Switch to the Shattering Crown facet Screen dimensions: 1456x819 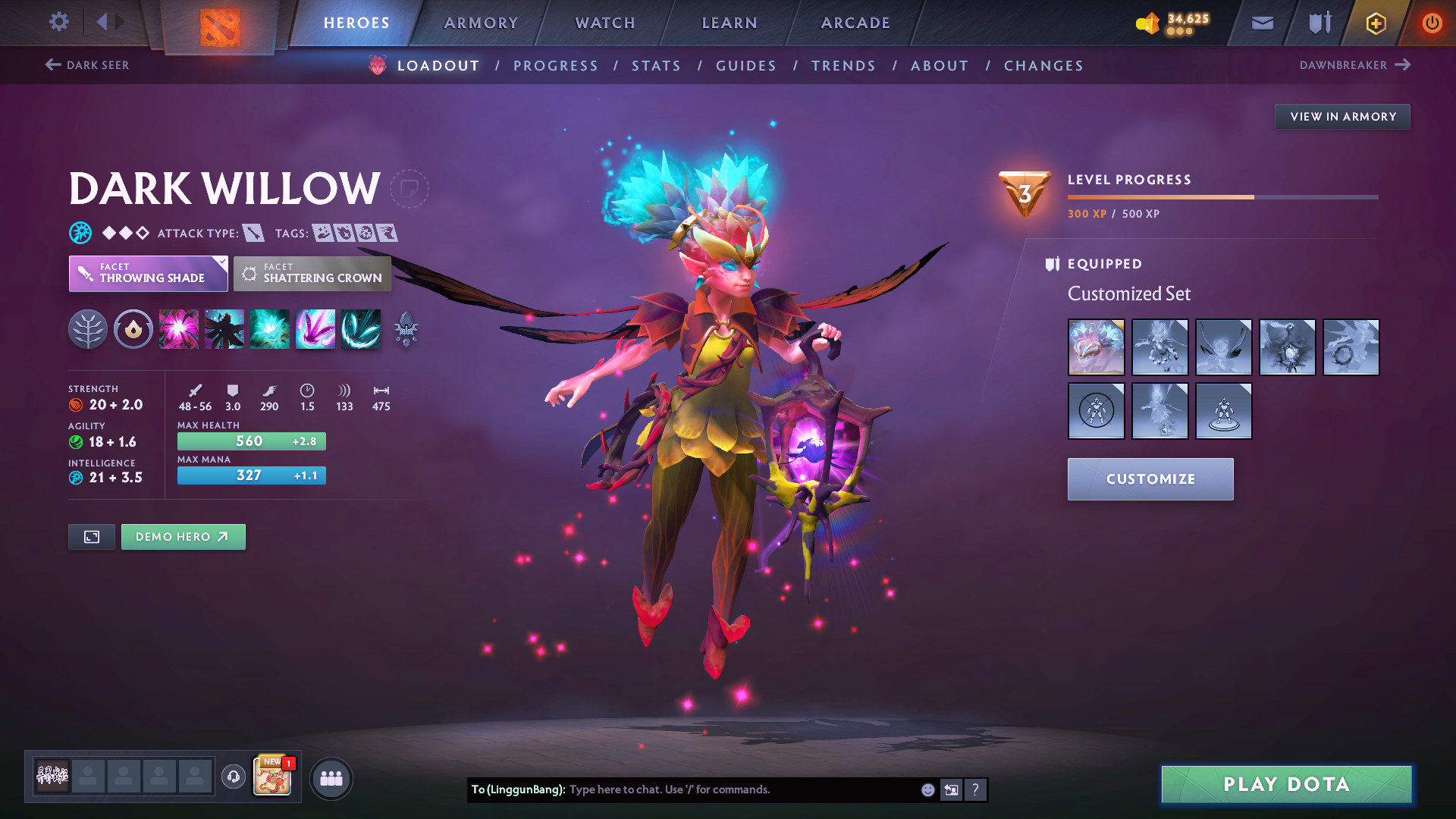click(x=312, y=274)
